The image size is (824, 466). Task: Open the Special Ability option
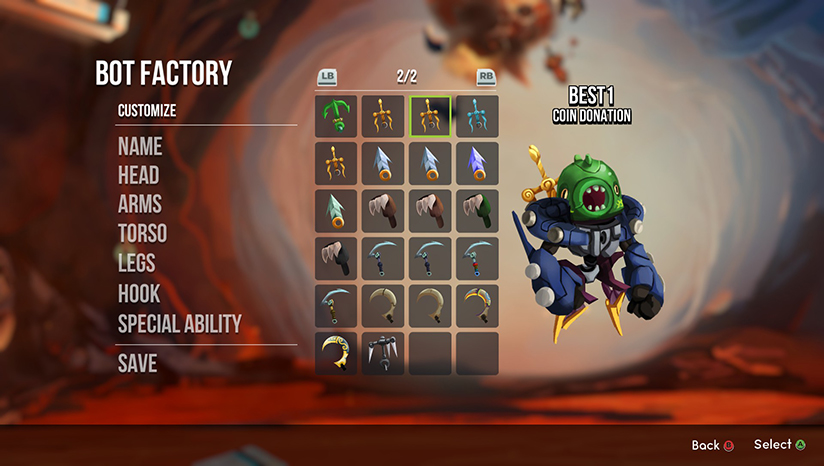(x=180, y=323)
